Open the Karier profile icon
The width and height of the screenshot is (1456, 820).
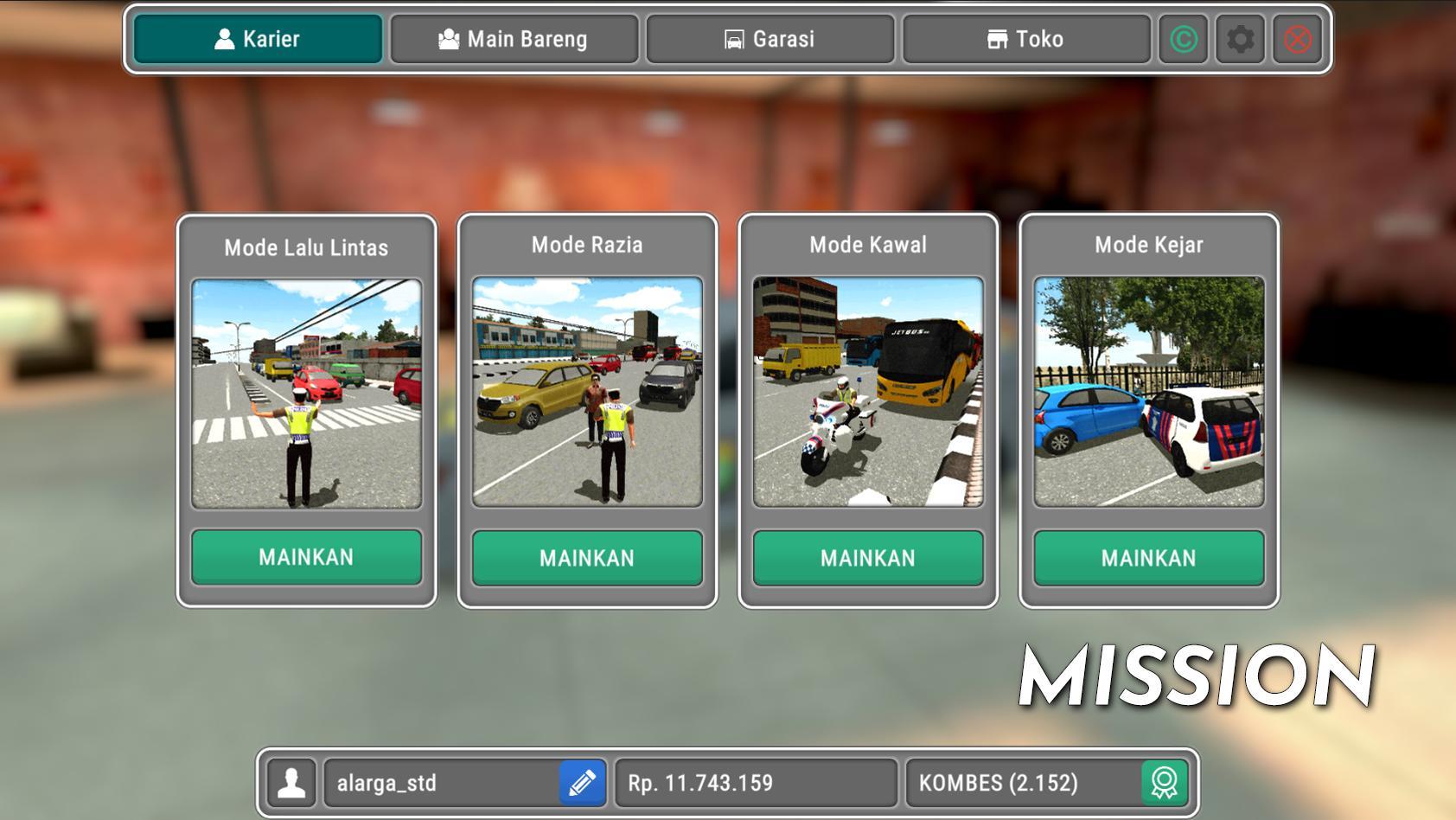[x=225, y=38]
